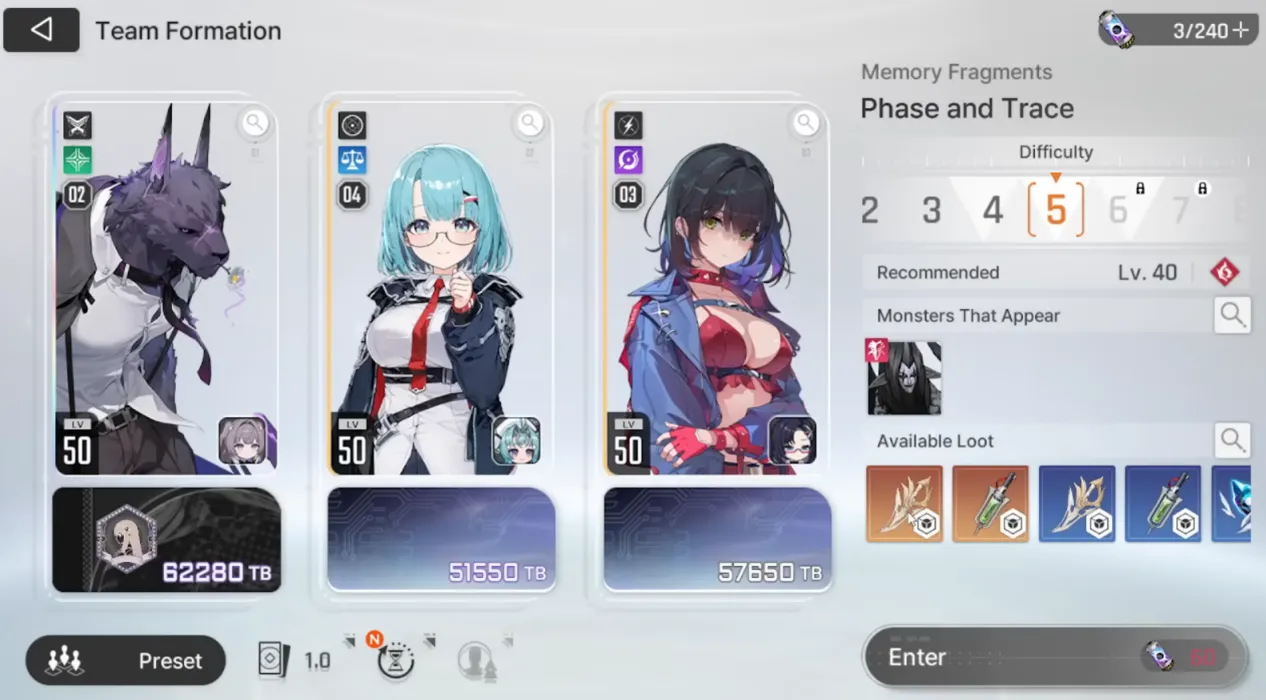Image resolution: width=1266 pixels, height=700 pixels.
Task: Select the locked difficulty level 6
Action: pos(1119,210)
